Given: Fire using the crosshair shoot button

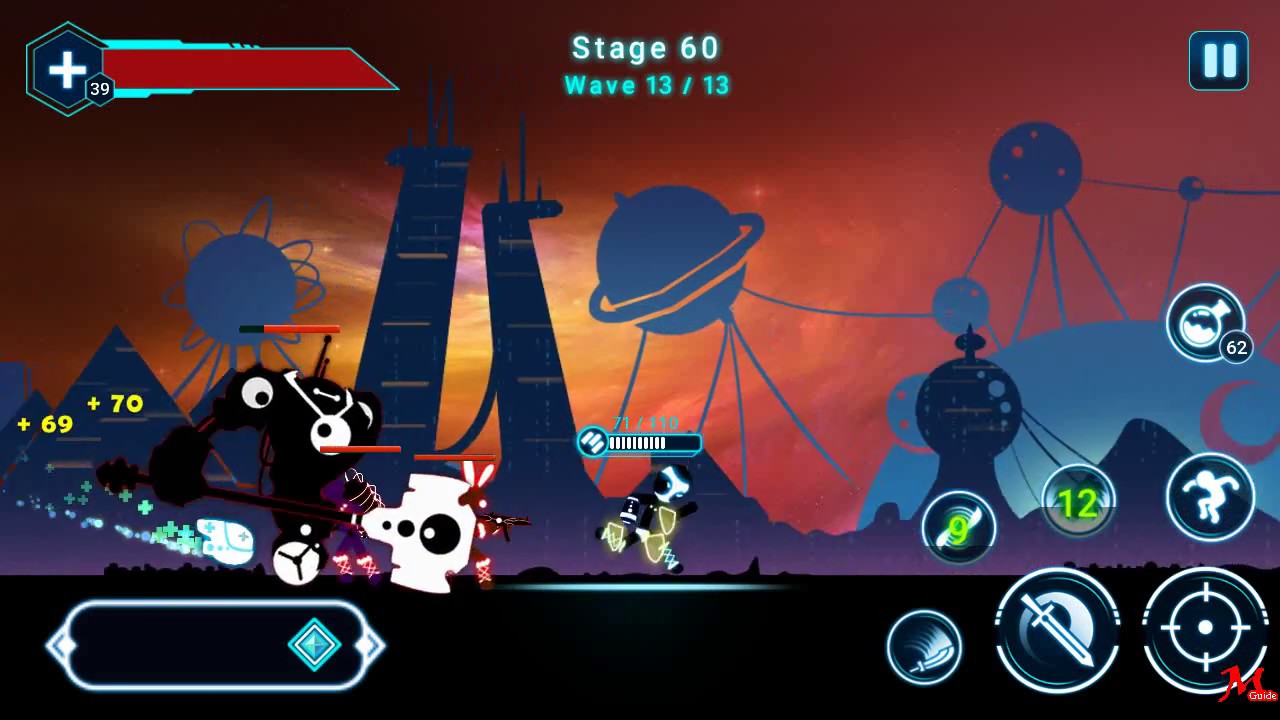Looking at the screenshot, I should [x=1204, y=629].
